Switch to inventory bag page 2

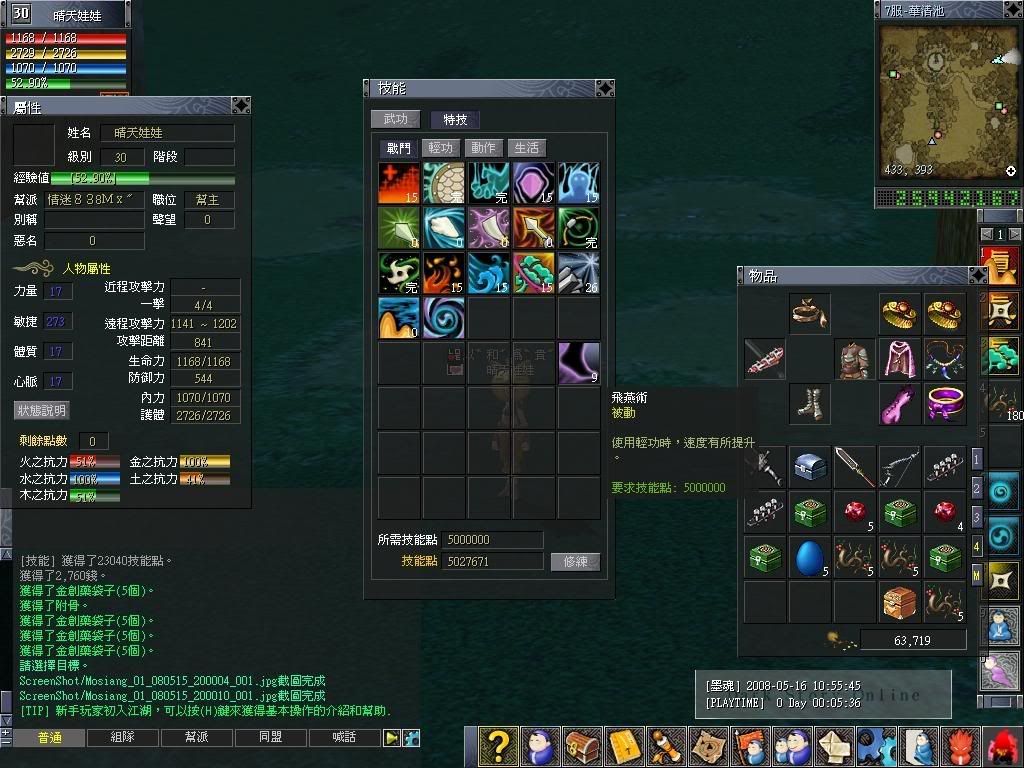coord(977,488)
